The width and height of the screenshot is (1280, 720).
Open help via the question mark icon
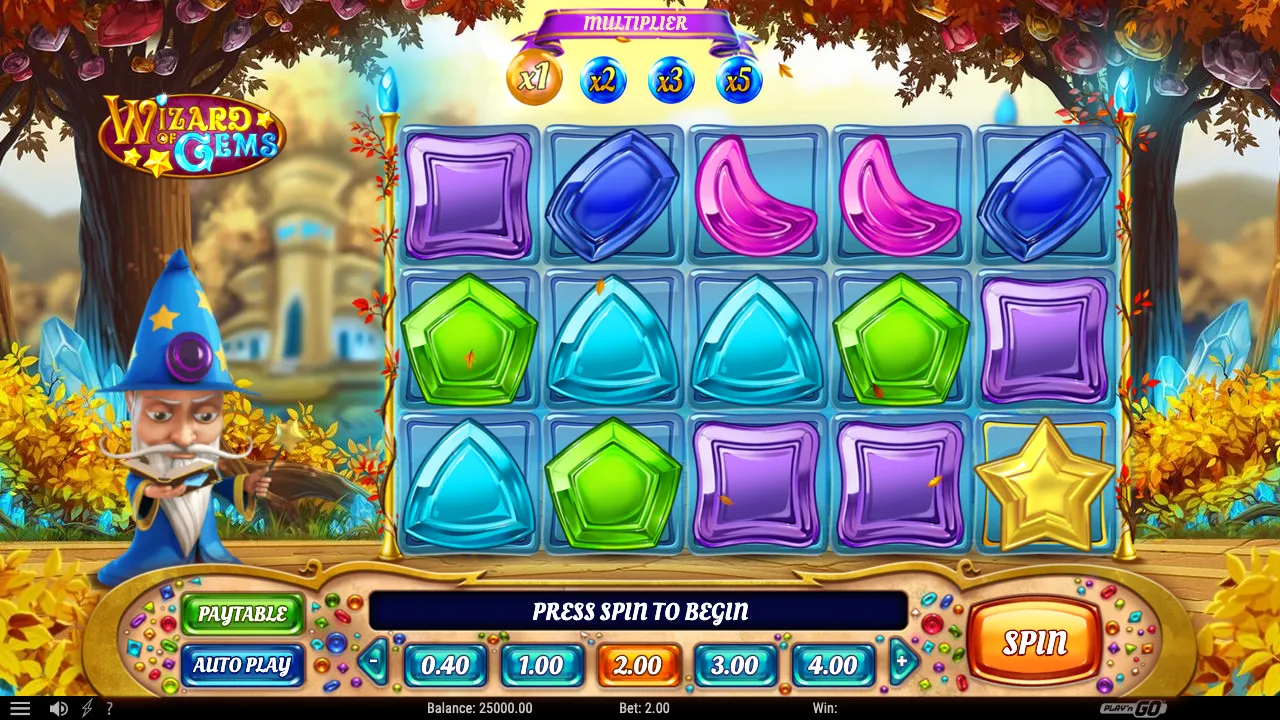point(110,708)
